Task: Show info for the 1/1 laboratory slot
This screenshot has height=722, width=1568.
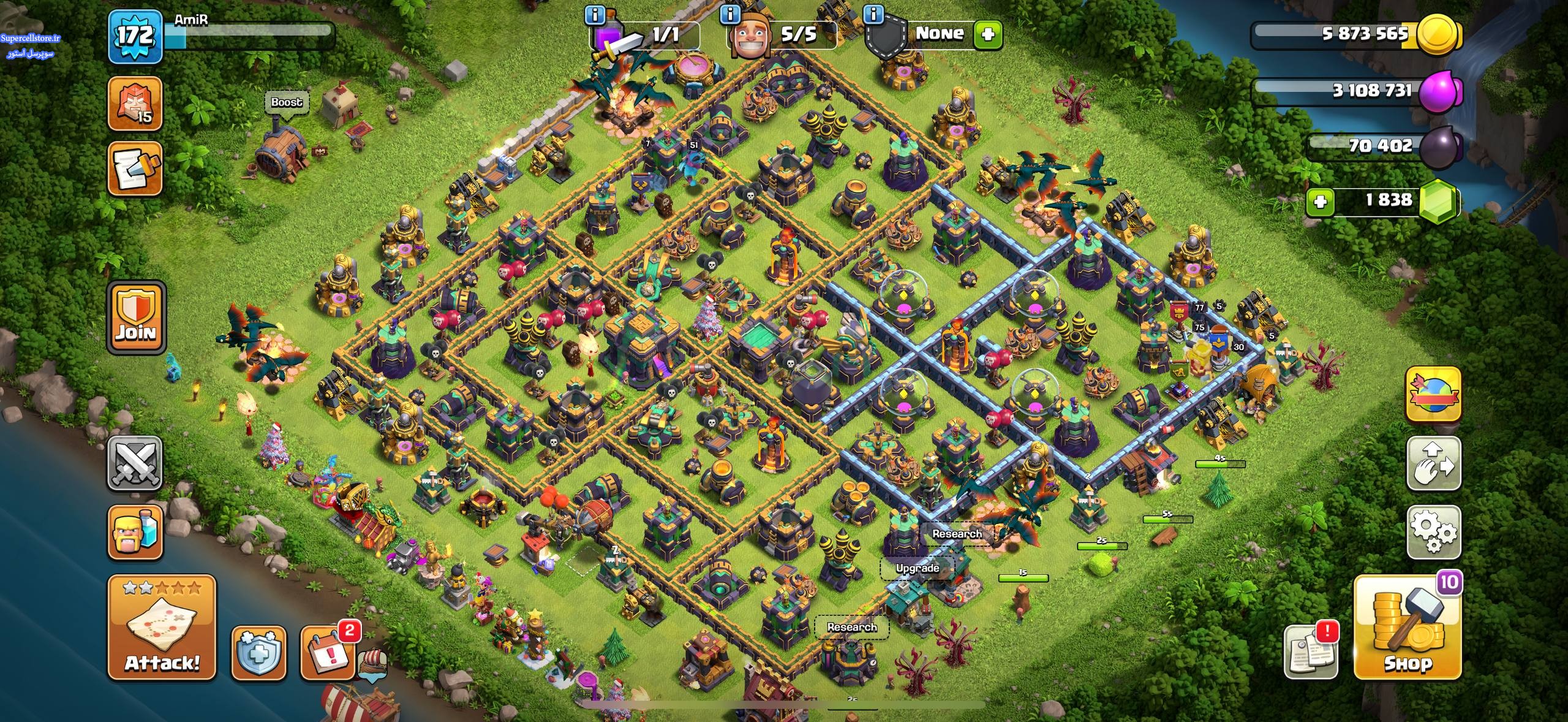Action: pyautogui.click(x=595, y=15)
